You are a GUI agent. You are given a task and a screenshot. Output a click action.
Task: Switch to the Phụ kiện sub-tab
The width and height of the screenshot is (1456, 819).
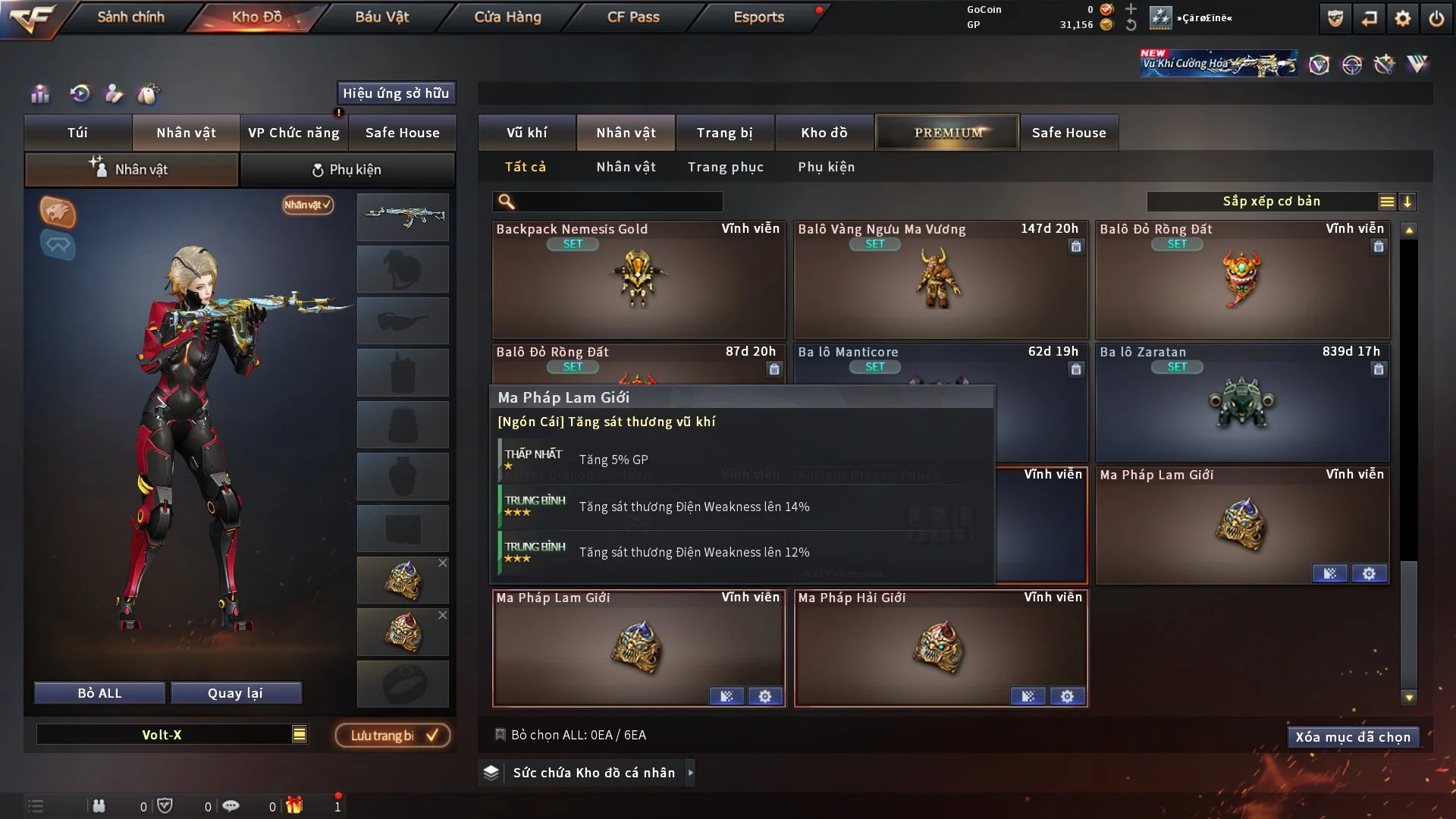[x=347, y=170]
